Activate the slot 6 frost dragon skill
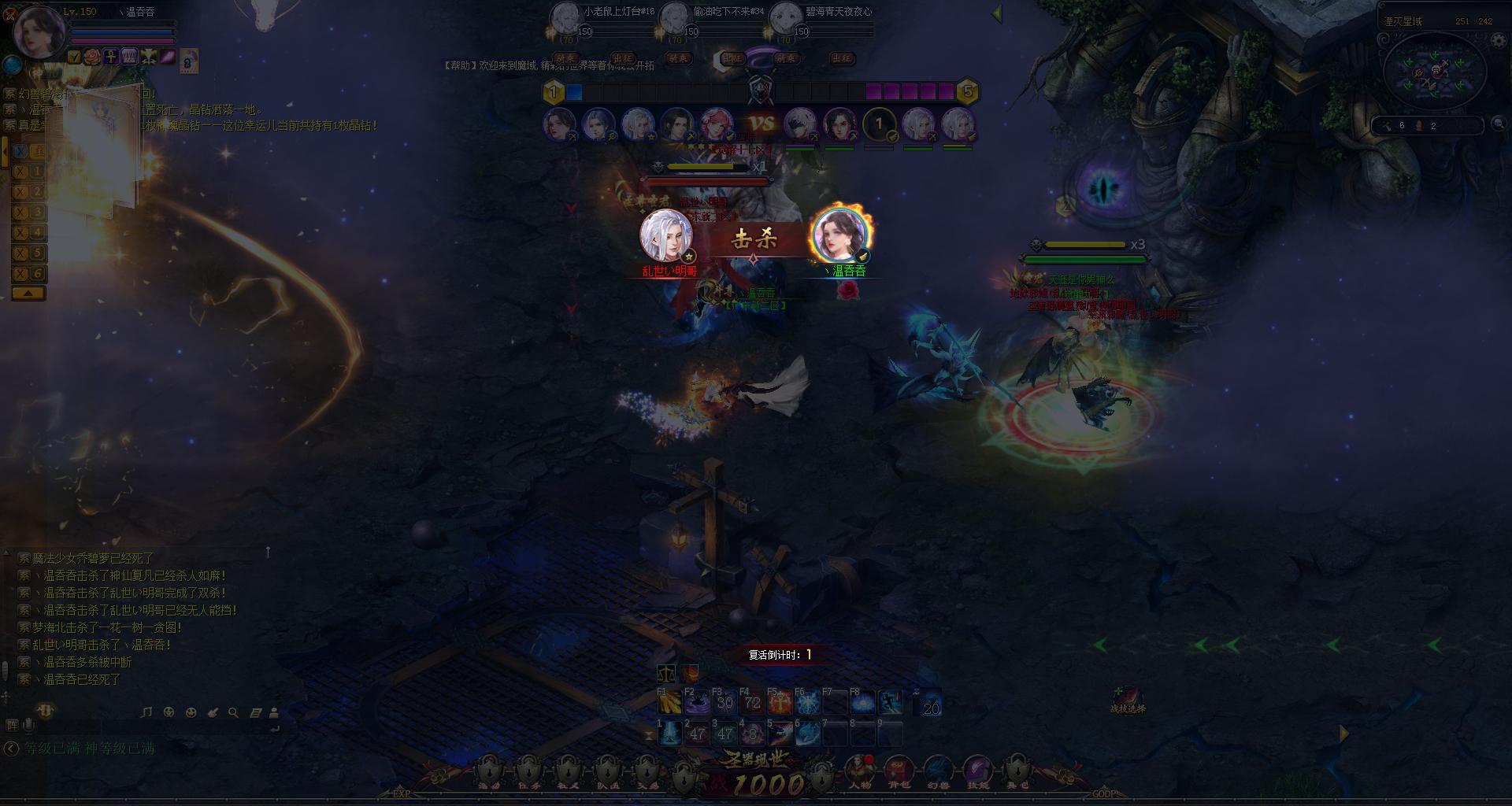 807,734
